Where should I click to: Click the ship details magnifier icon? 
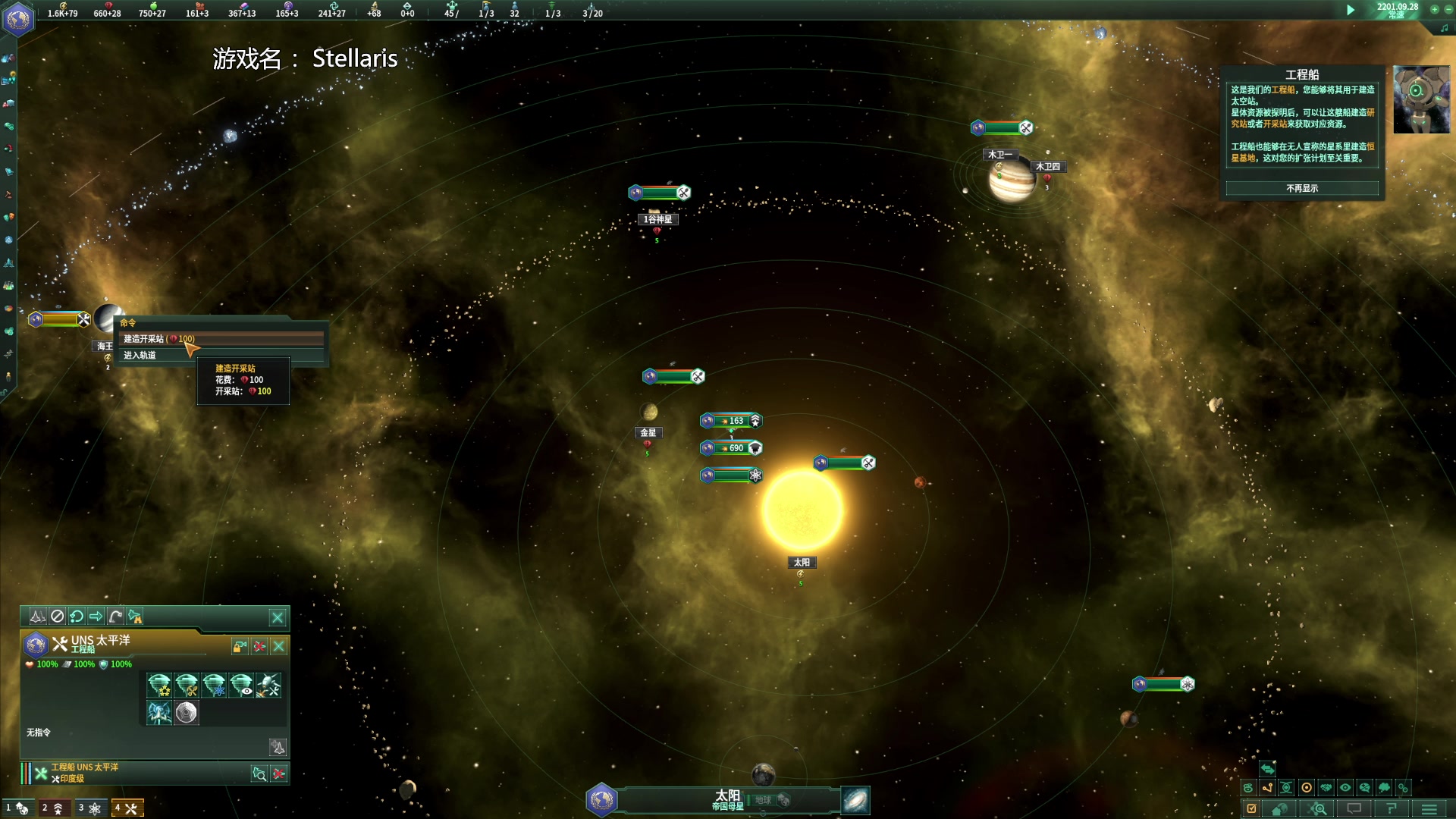click(259, 773)
